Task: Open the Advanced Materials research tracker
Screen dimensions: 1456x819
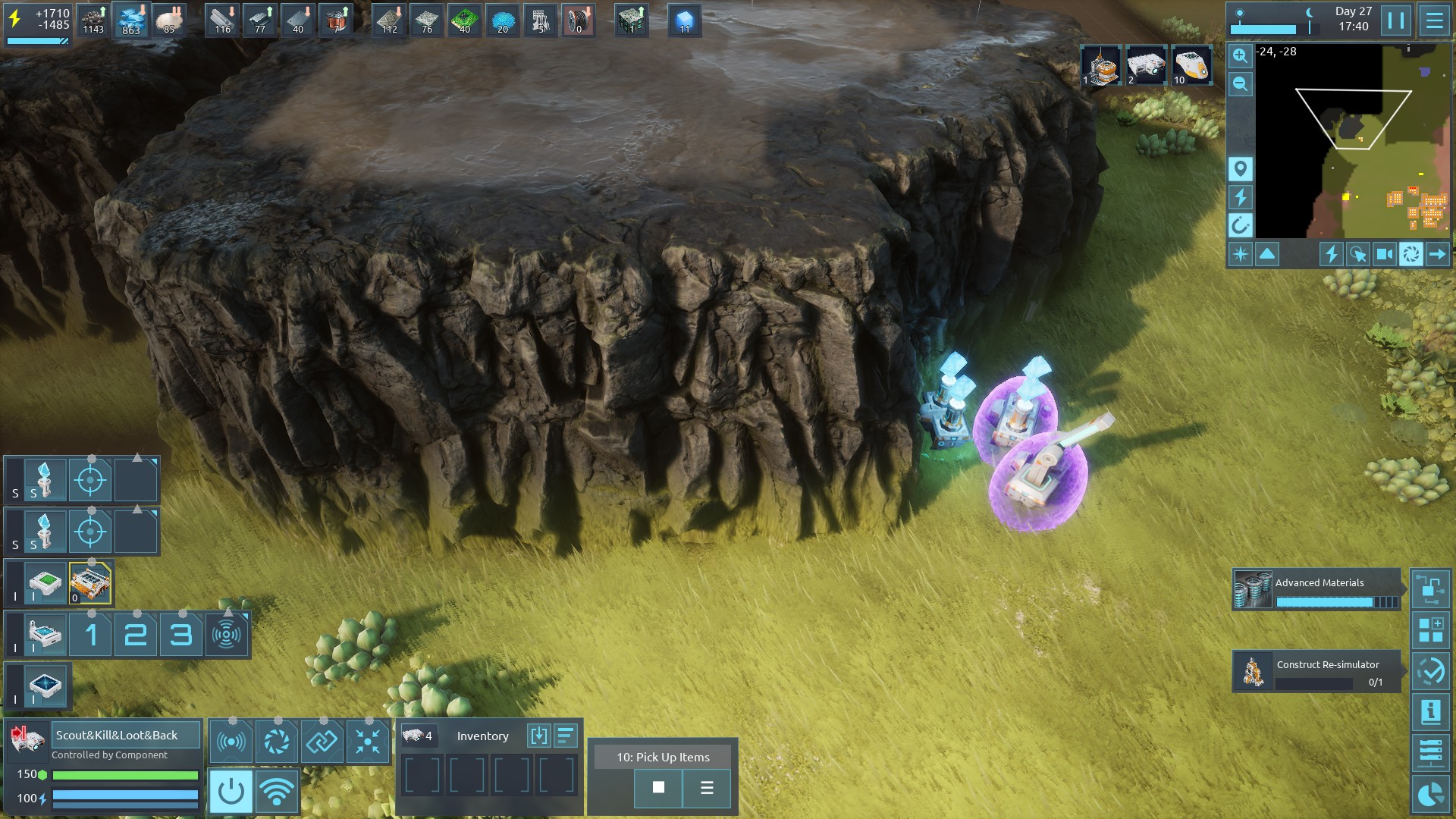Action: point(1316,589)
